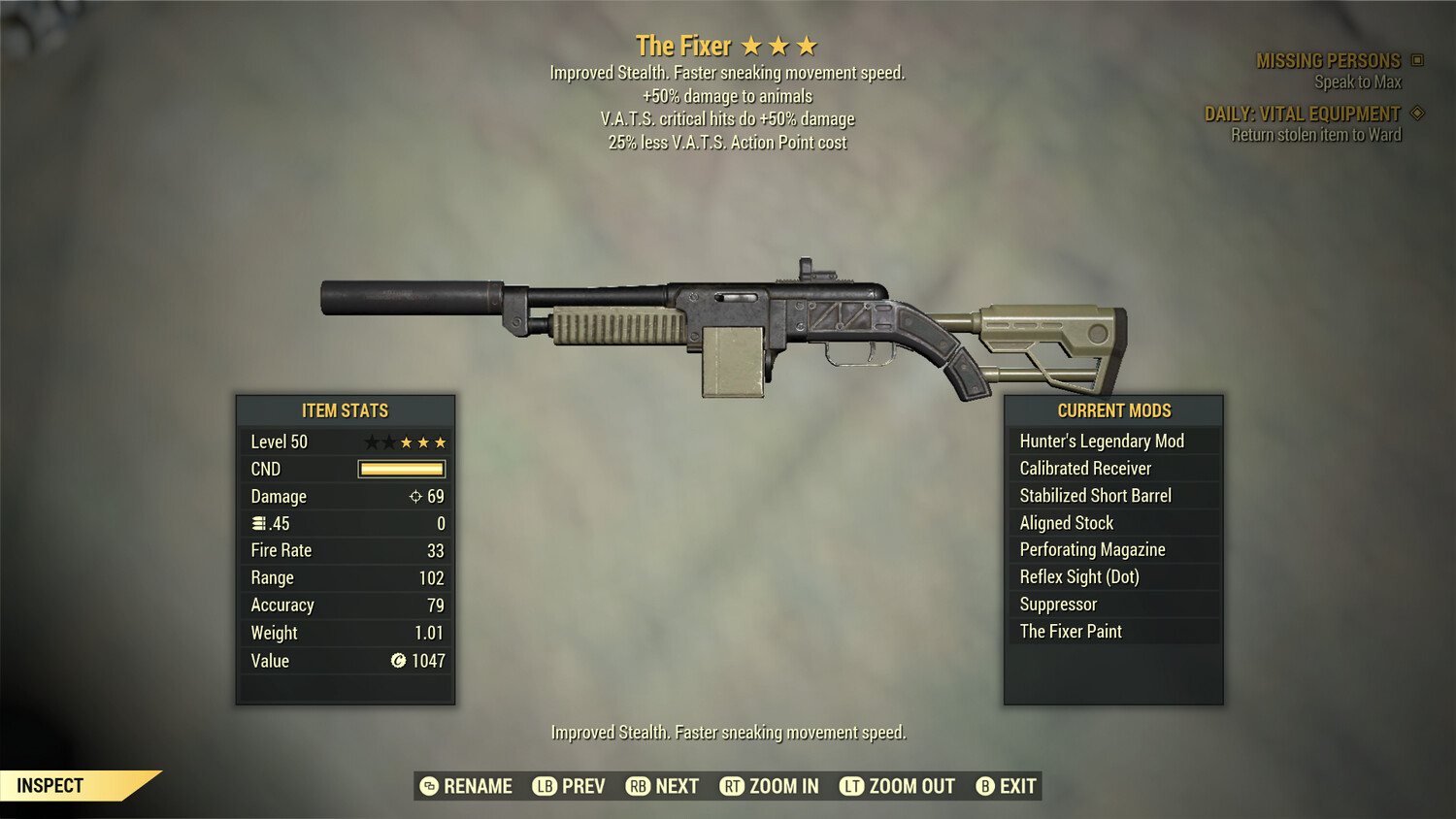Click the LB previous item icon
Screen dimensions: 1456x819
tap(544, 786)
